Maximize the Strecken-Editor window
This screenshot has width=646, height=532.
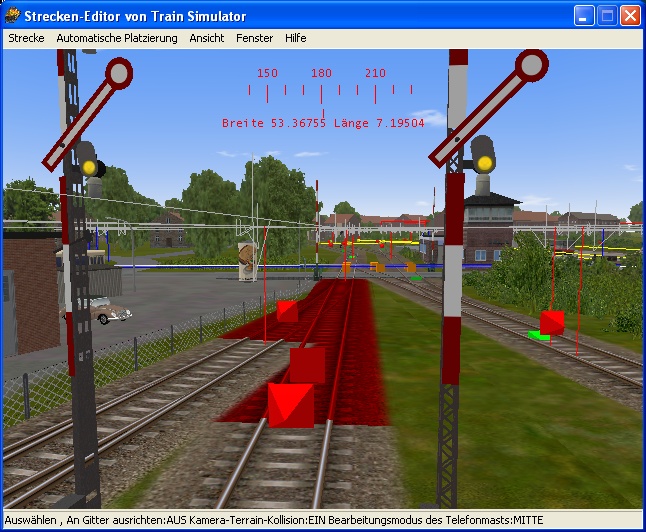[x=607, y=16]
